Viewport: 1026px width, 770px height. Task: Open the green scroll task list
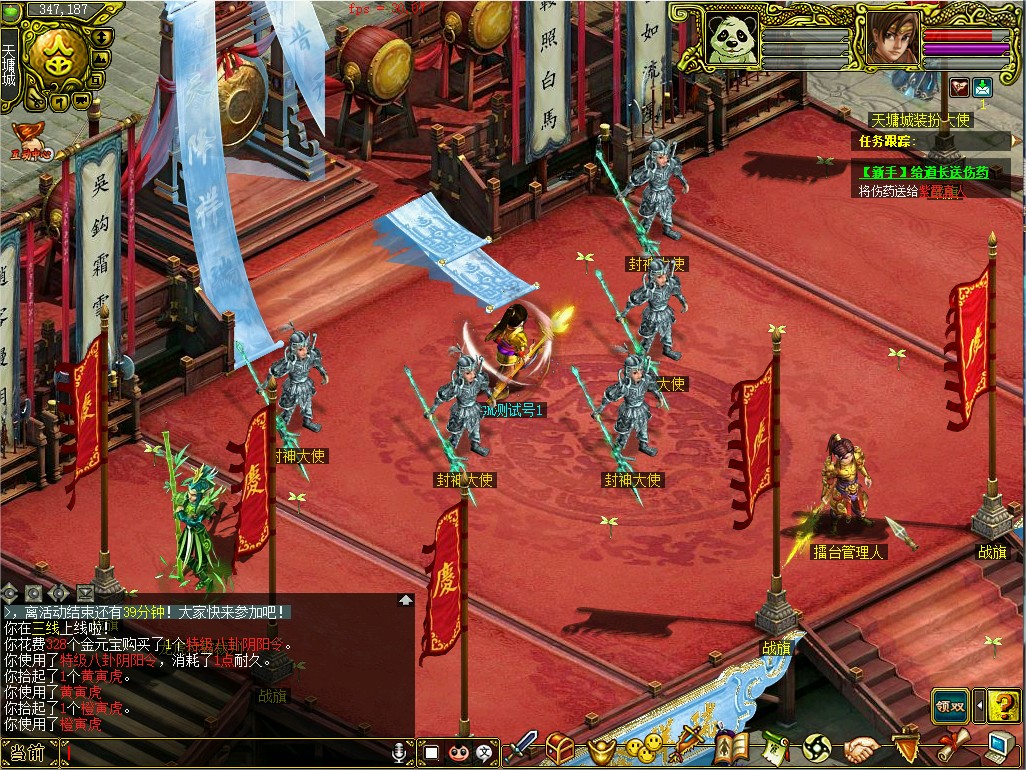point(774,747)
